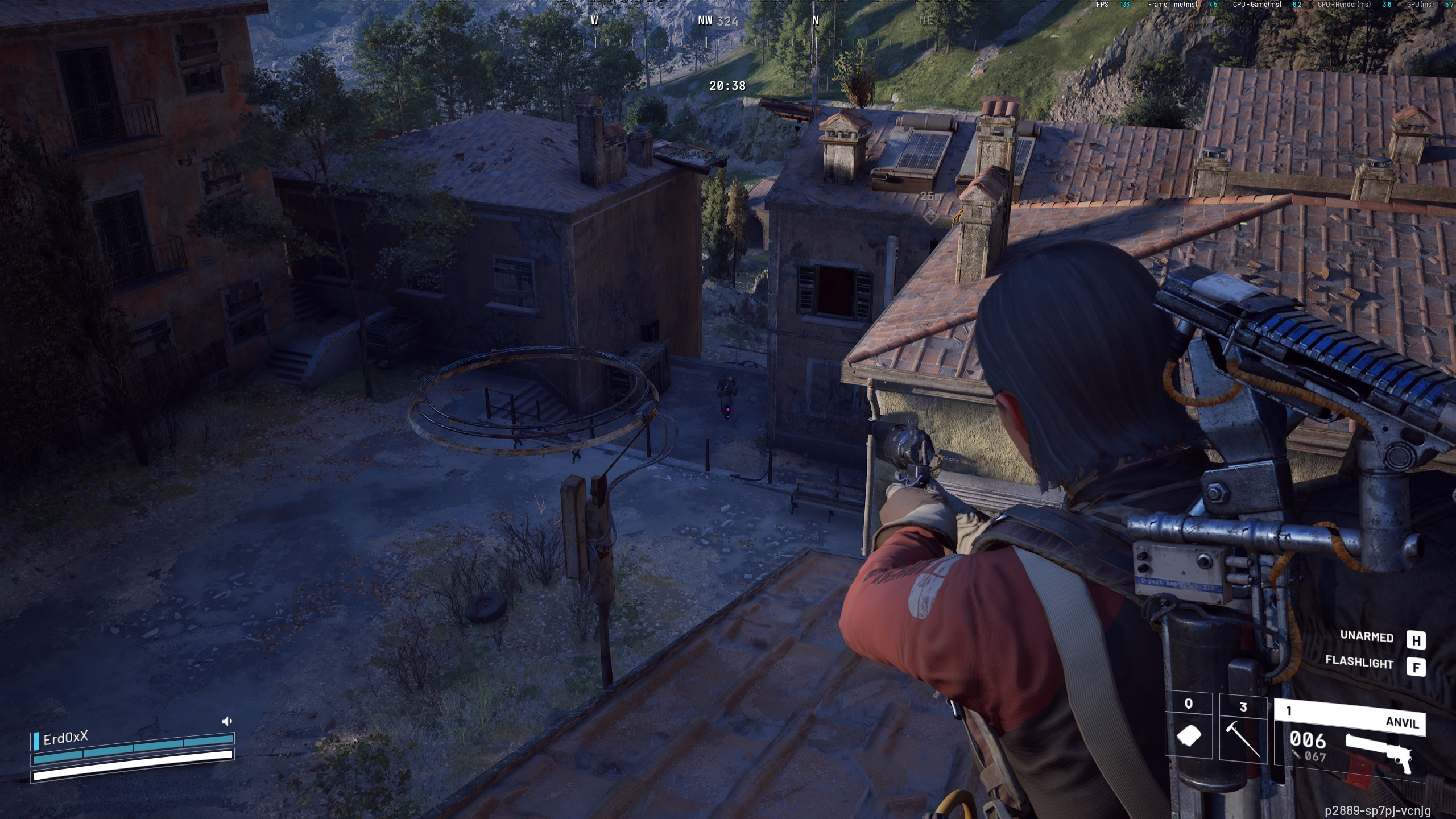
Task: Select the bandage quick-use slot
Action: 1189,728
